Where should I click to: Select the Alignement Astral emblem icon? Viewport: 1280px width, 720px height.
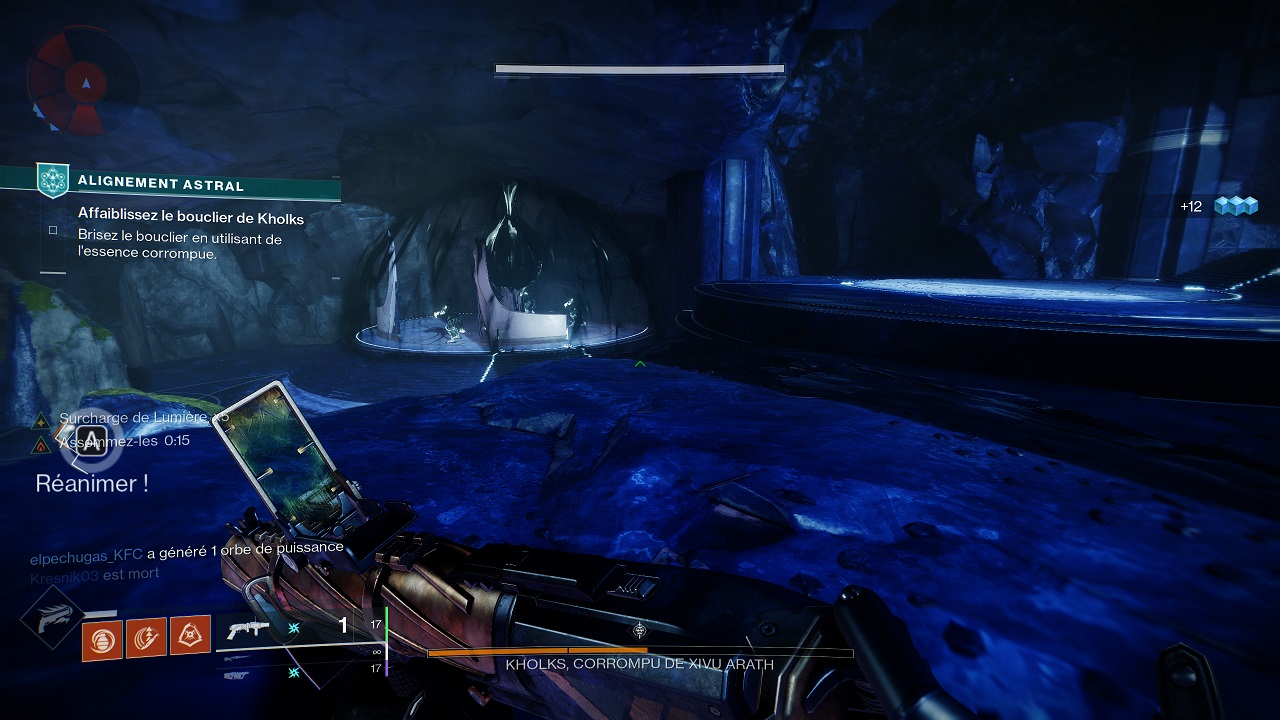52,181
